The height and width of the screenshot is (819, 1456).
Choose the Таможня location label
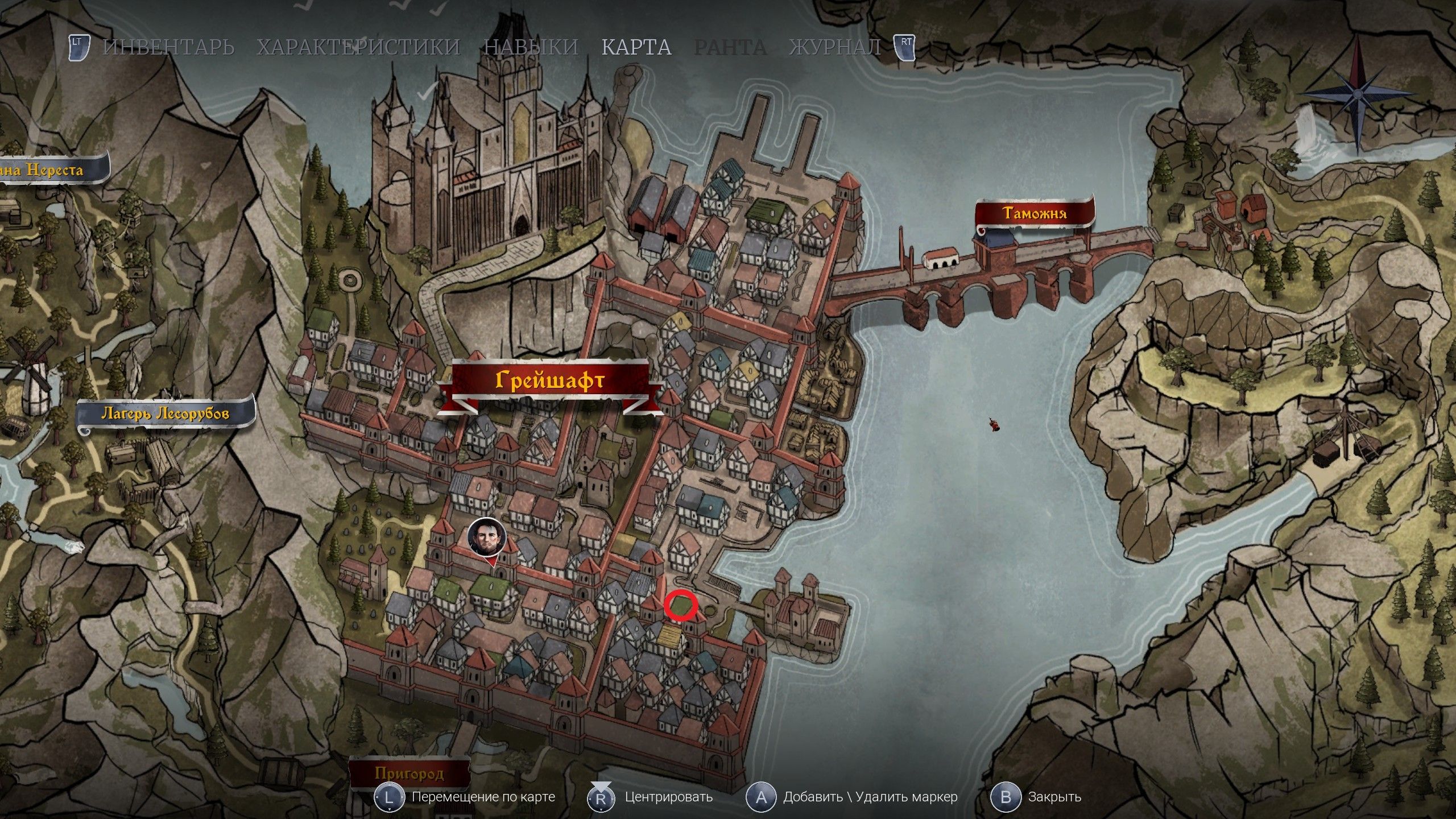click(x=1035, y=213)
